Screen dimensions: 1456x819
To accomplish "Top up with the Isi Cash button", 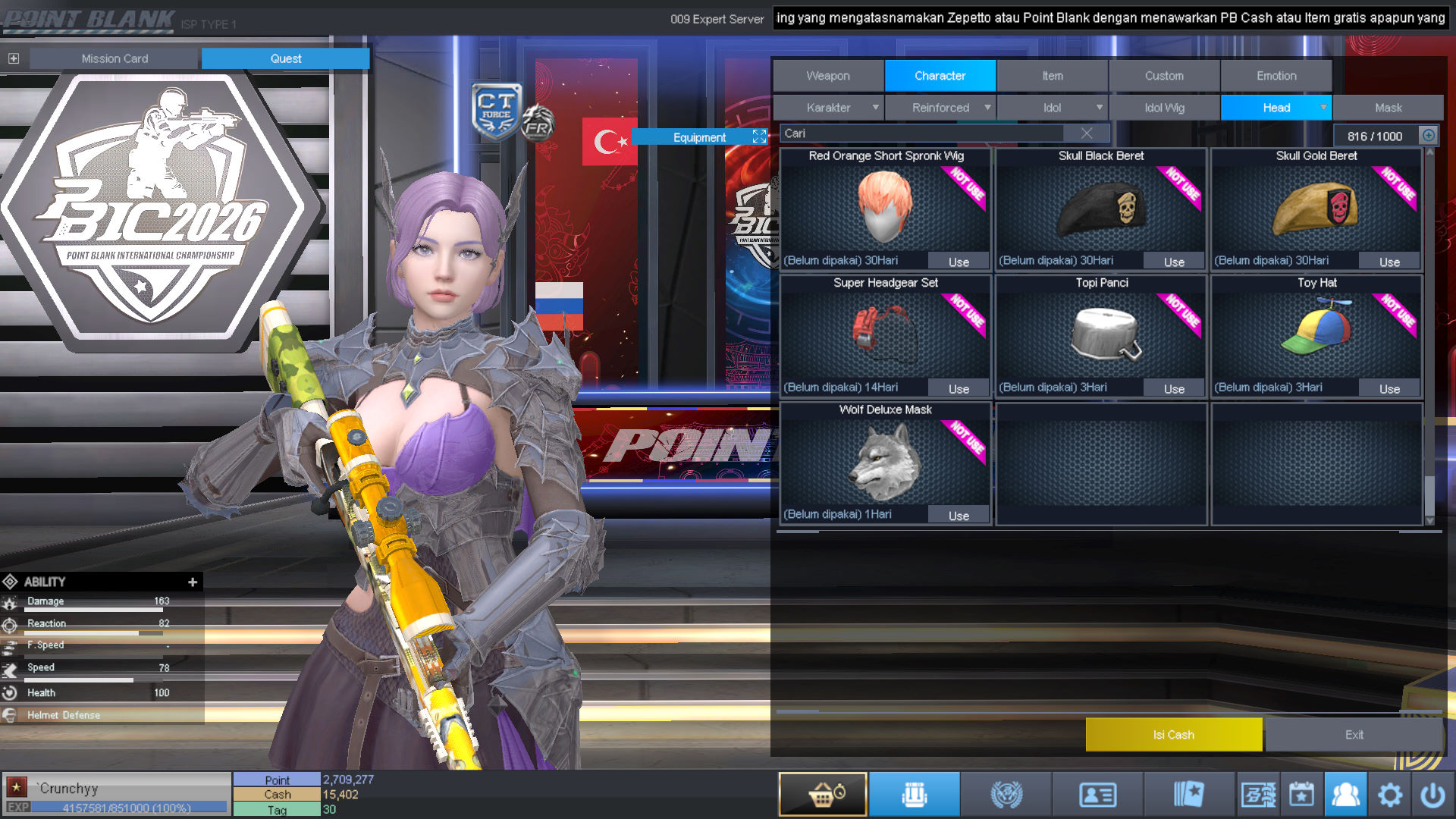I will pos(1173,735).
